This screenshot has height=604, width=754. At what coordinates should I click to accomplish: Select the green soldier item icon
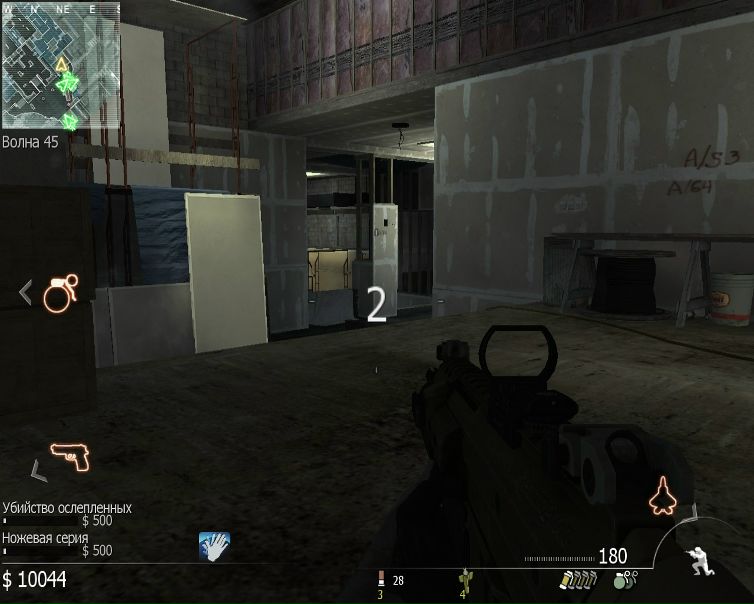(x=463, y=579)
